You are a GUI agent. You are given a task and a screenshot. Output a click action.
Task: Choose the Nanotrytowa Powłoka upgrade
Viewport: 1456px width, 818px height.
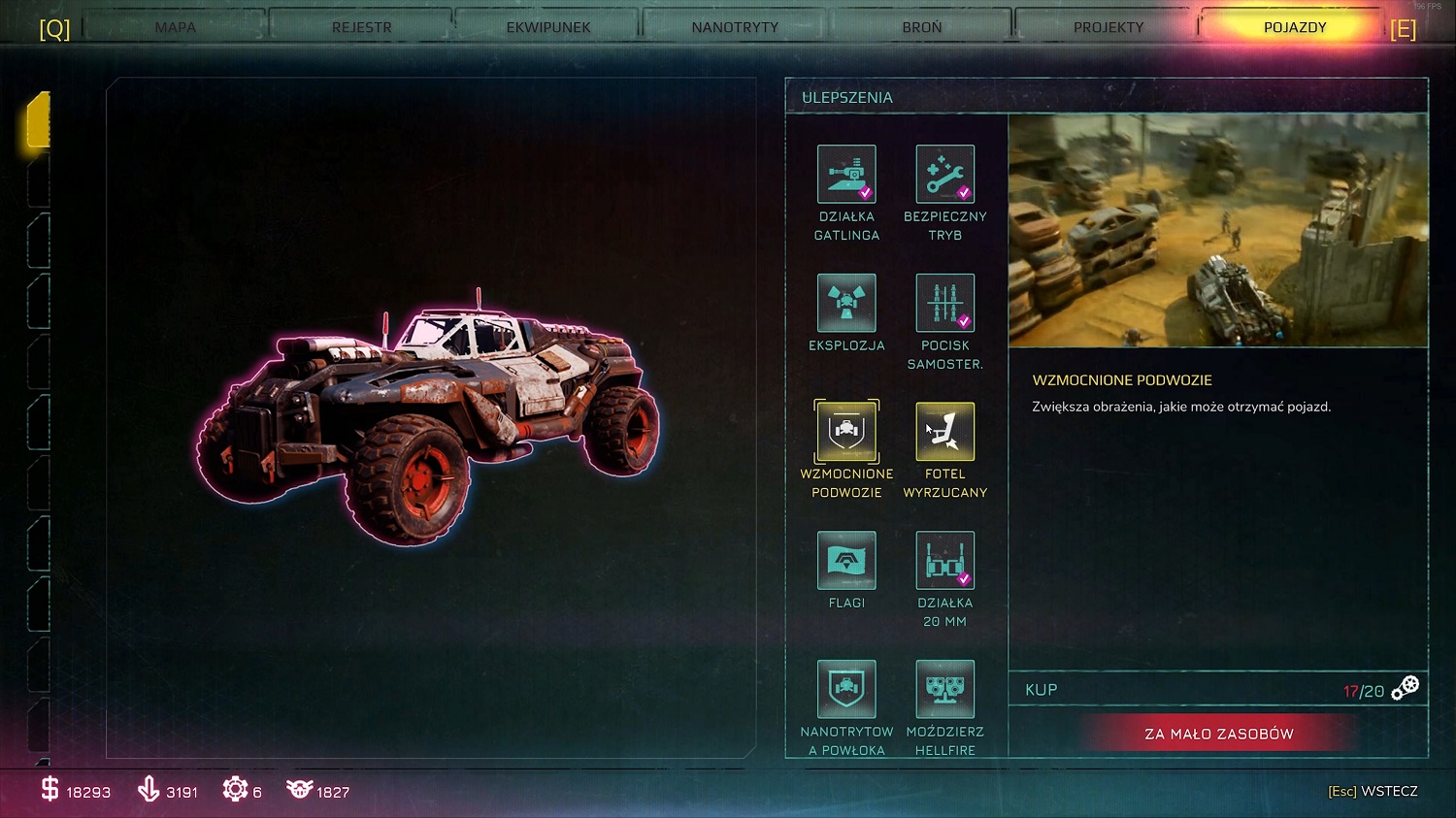[846, 689]
